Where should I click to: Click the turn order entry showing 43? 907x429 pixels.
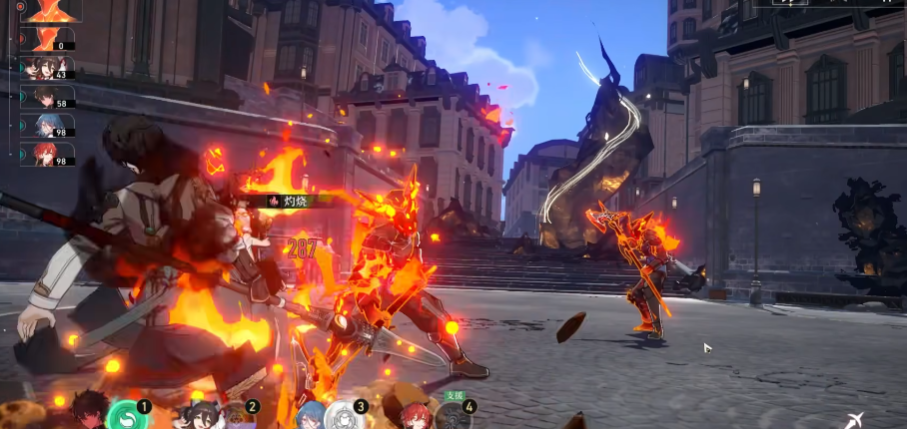click(x=47, y=68)
